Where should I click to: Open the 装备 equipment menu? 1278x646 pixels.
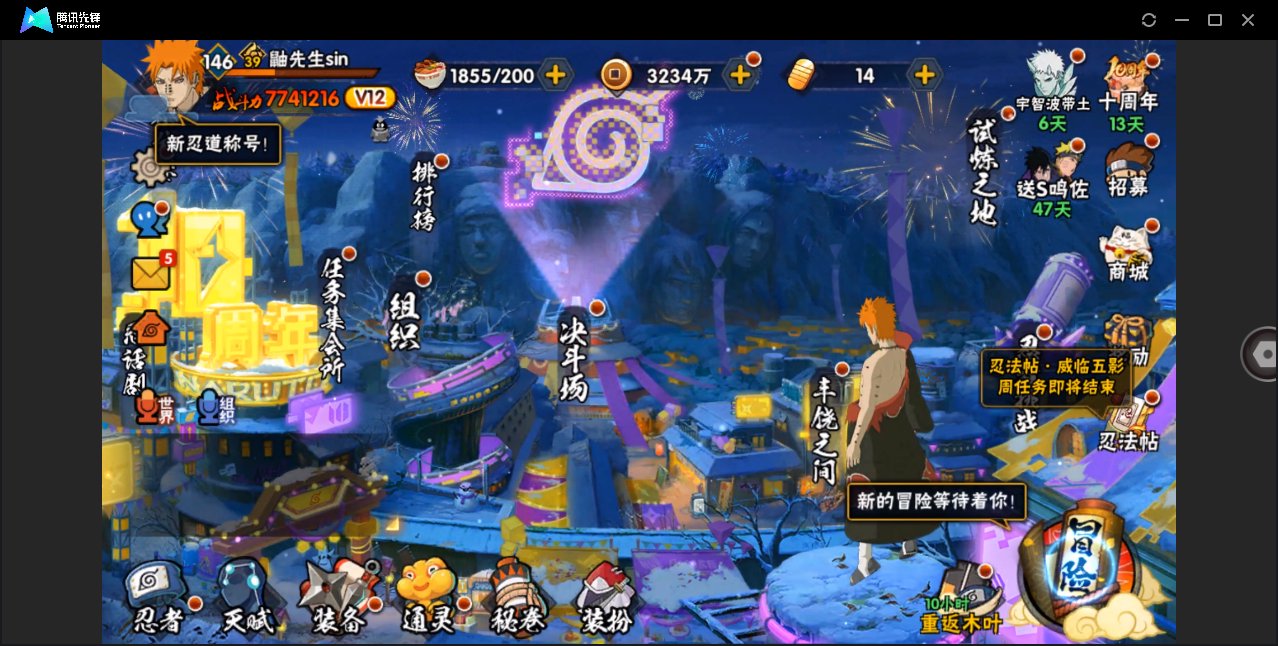point(338,598)
